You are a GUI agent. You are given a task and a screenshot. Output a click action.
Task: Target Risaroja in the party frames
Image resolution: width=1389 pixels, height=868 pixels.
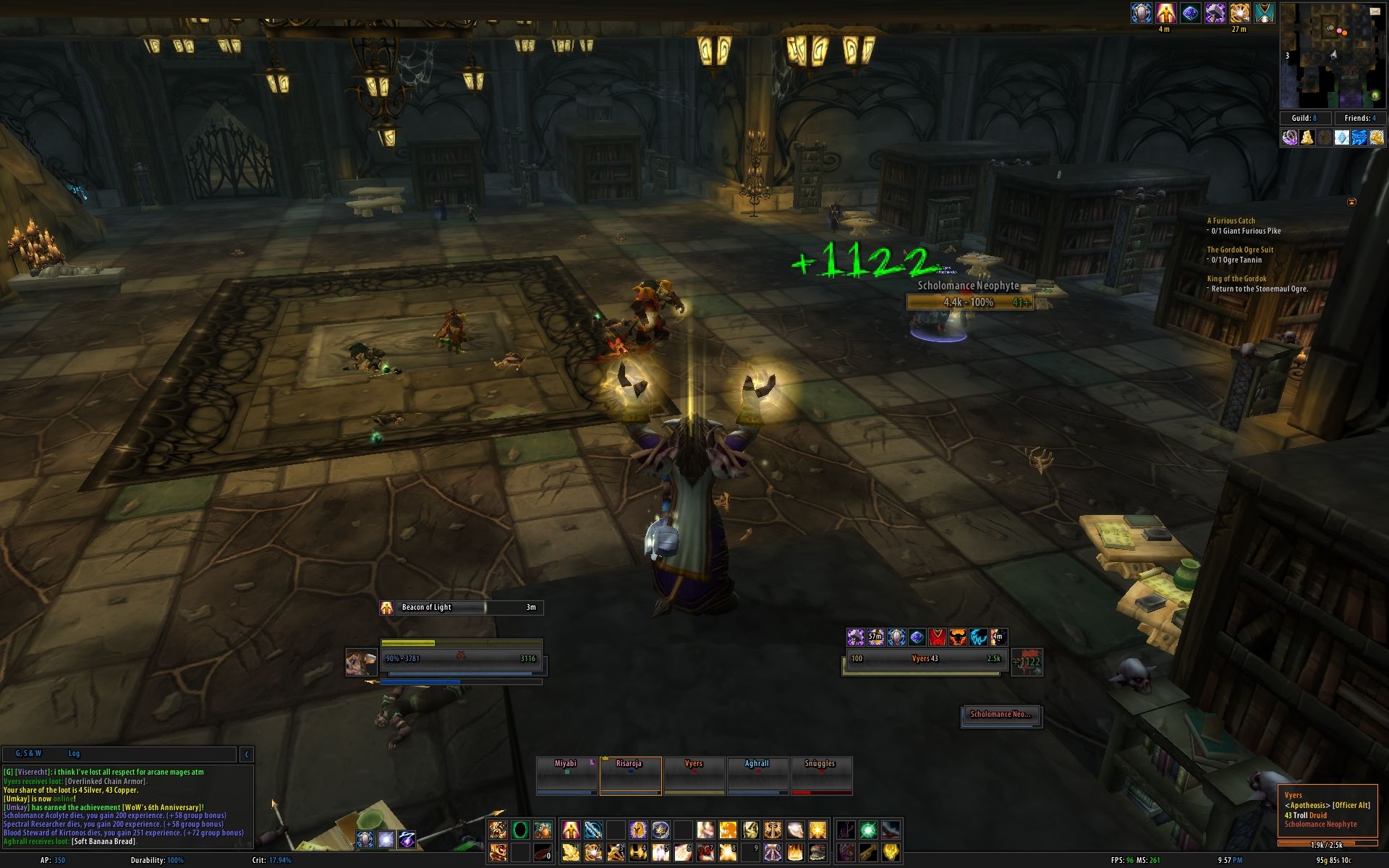click(x=630, y=775)
